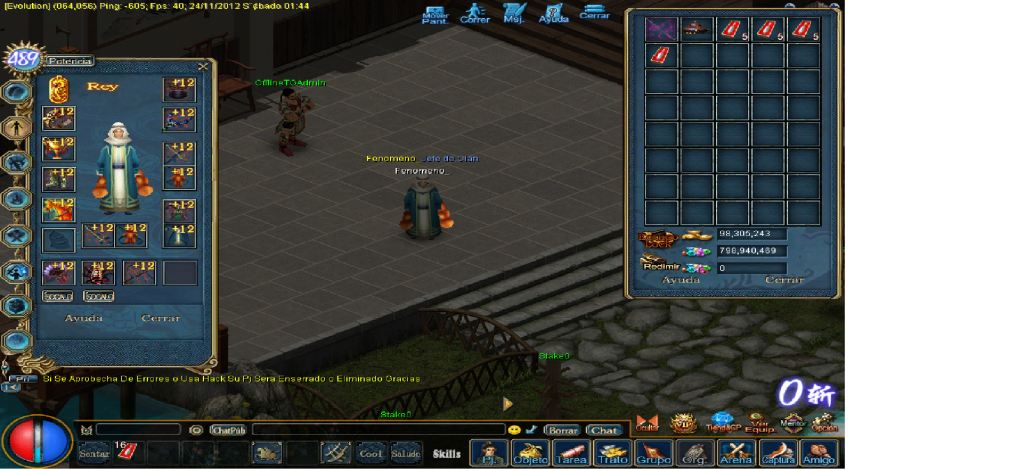1024x469 pixels.
Task: Select the dark hat item in inventory
Action: (697, 29)
